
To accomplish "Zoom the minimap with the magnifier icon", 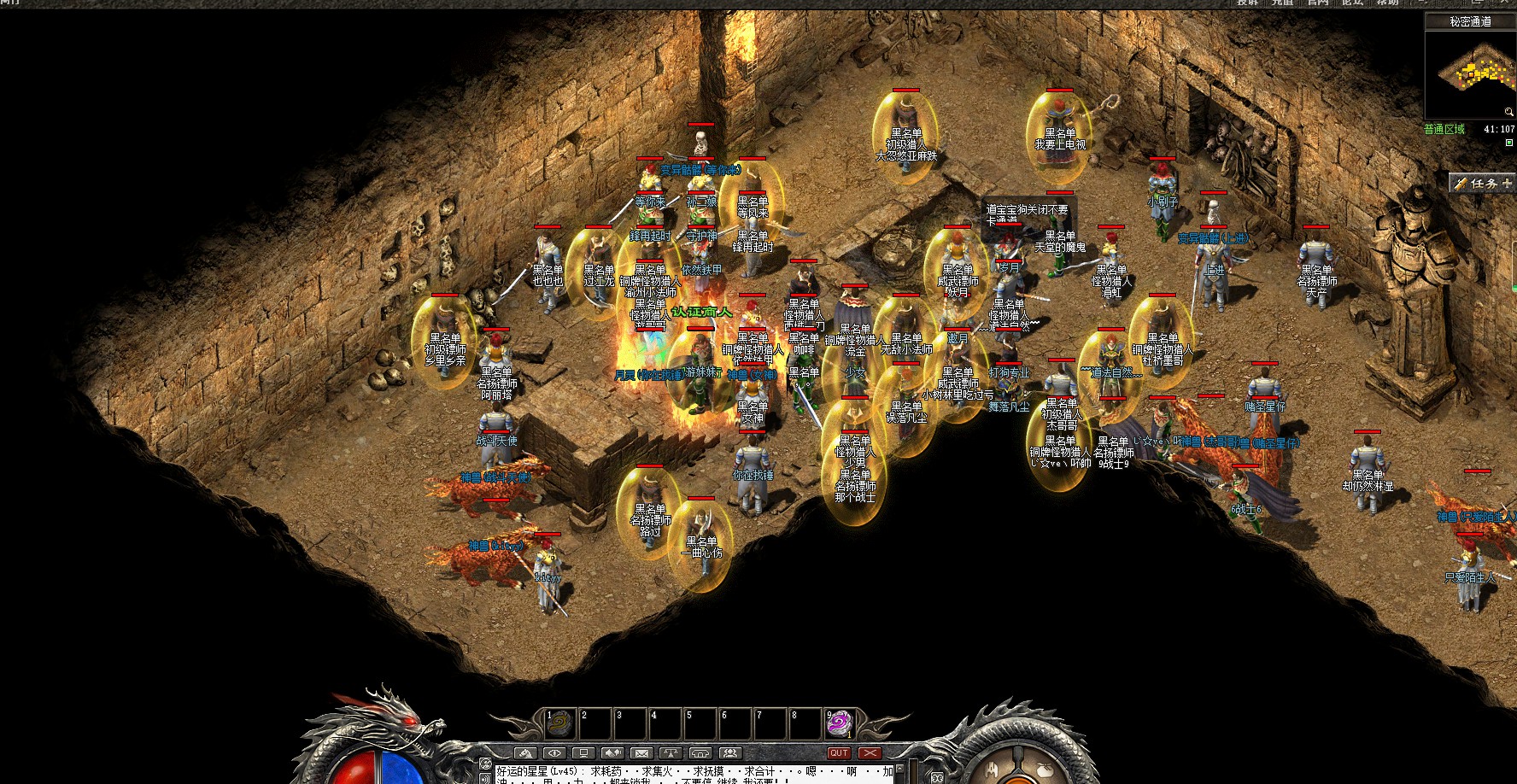I will (x=1508, y=112).
